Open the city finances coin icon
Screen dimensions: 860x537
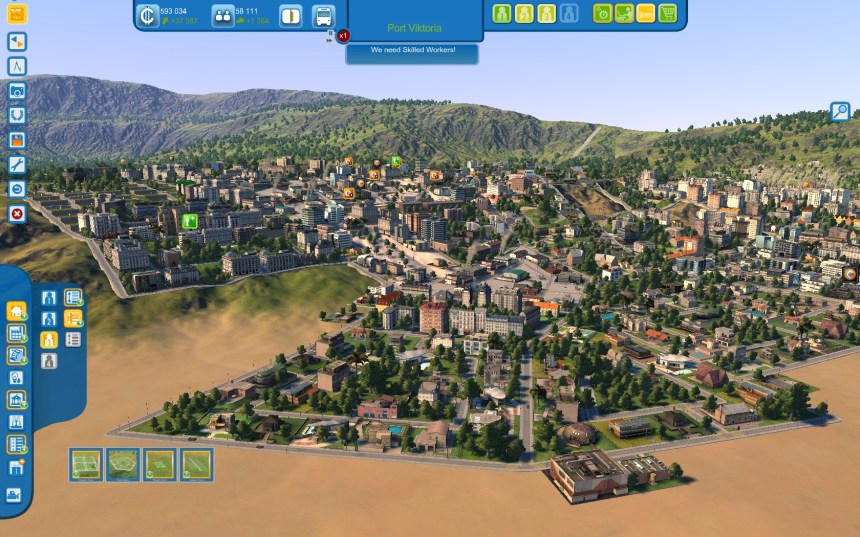tap(147, 16)
